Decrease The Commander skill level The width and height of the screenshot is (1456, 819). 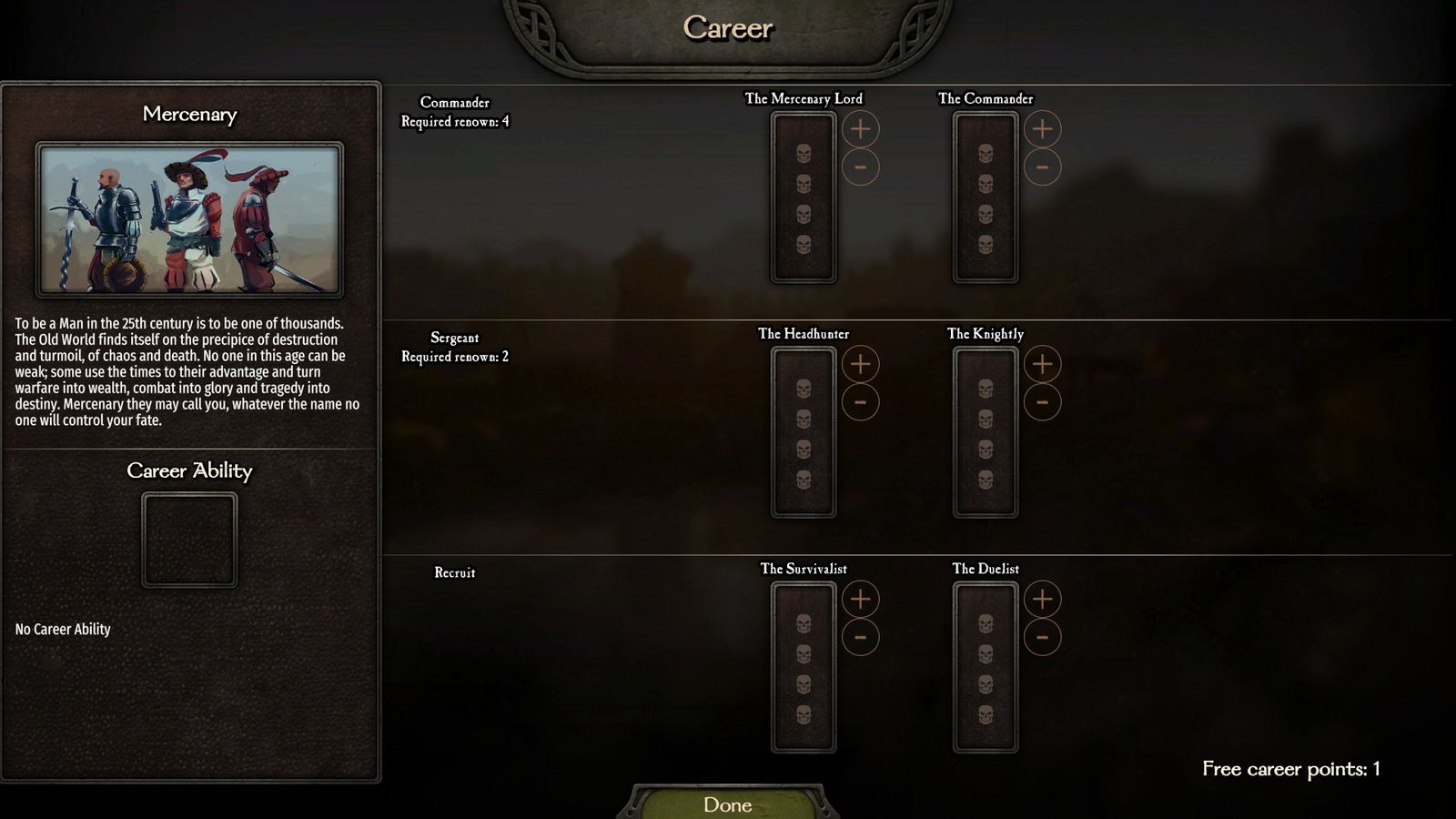[1042, 167]
